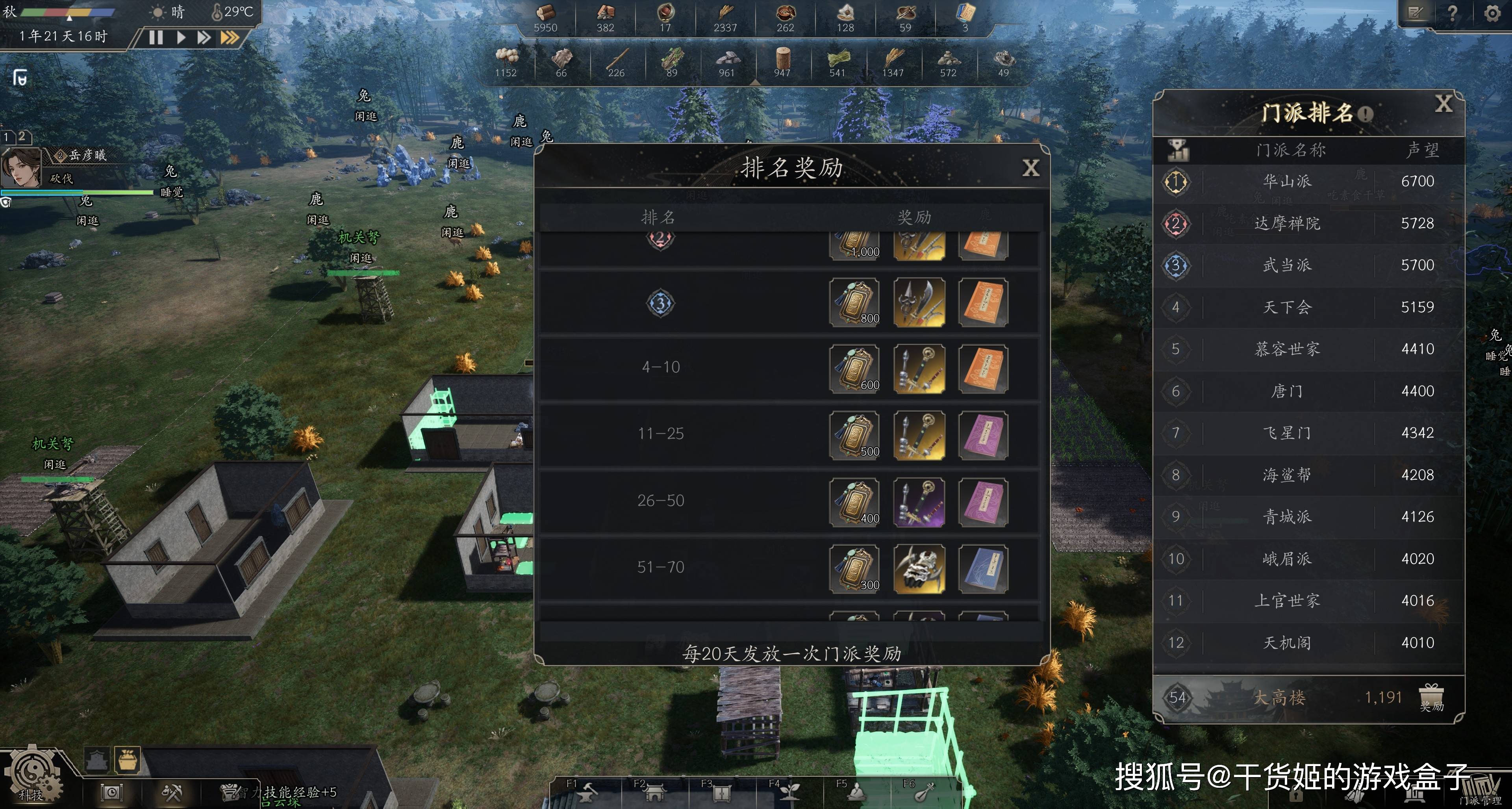
Task: Set game speed to double fast-forward
Action: pyautogui.click(x=204, y=37)
